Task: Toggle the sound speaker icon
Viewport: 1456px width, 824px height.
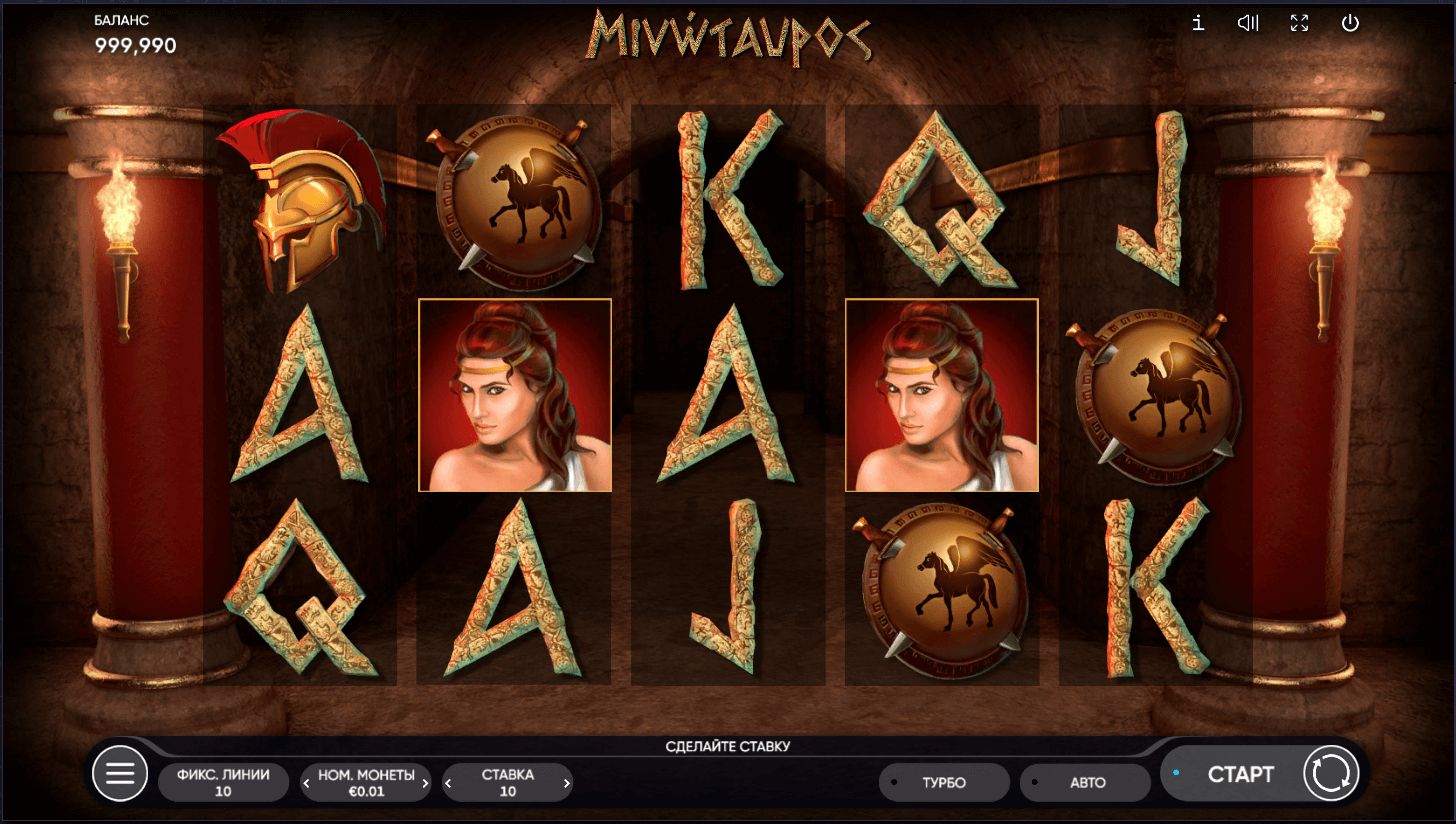Action: pos(1248,23)
